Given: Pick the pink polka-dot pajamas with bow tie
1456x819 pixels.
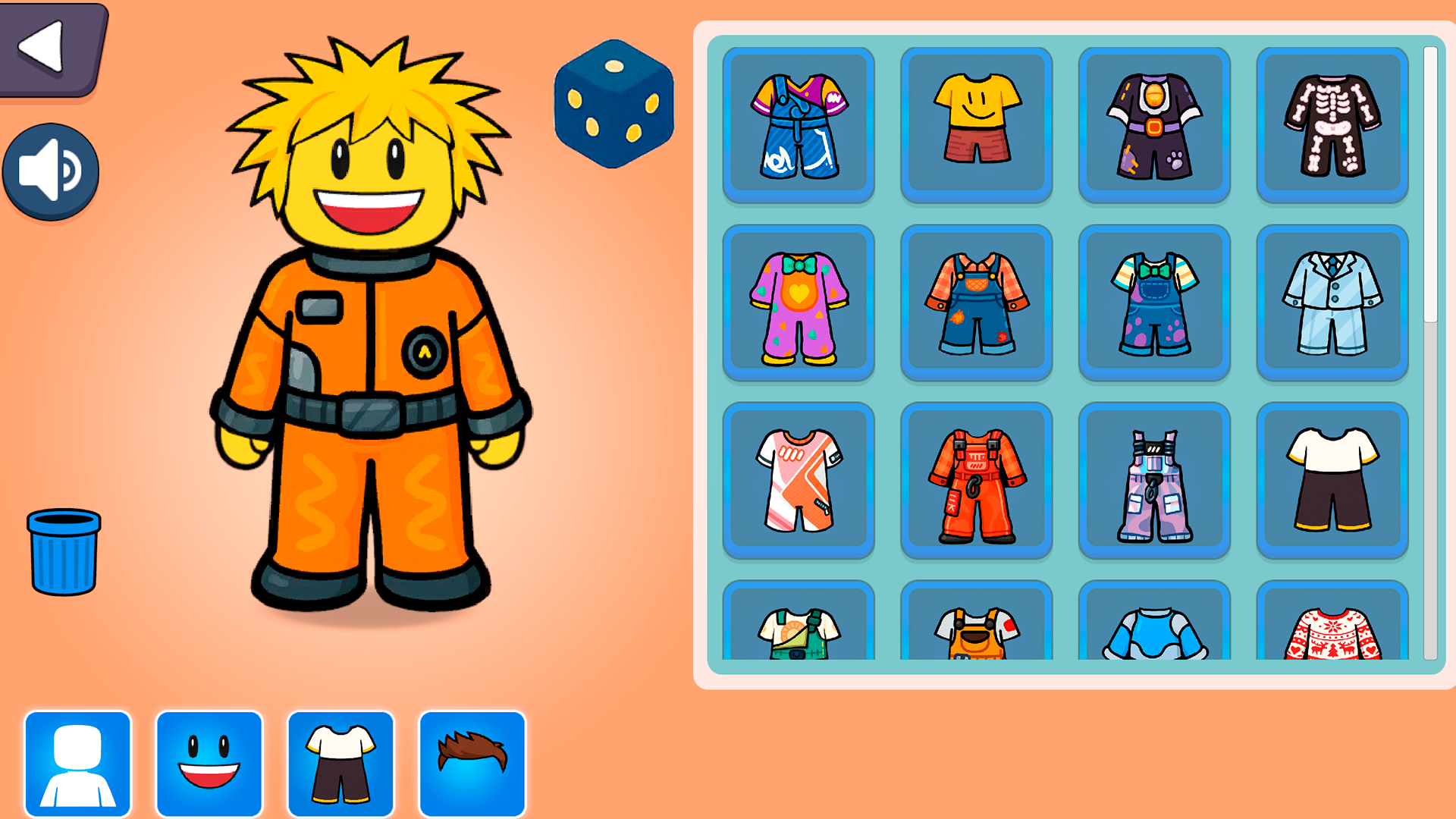Looking at the screenshot, I should tap(799, 302).
